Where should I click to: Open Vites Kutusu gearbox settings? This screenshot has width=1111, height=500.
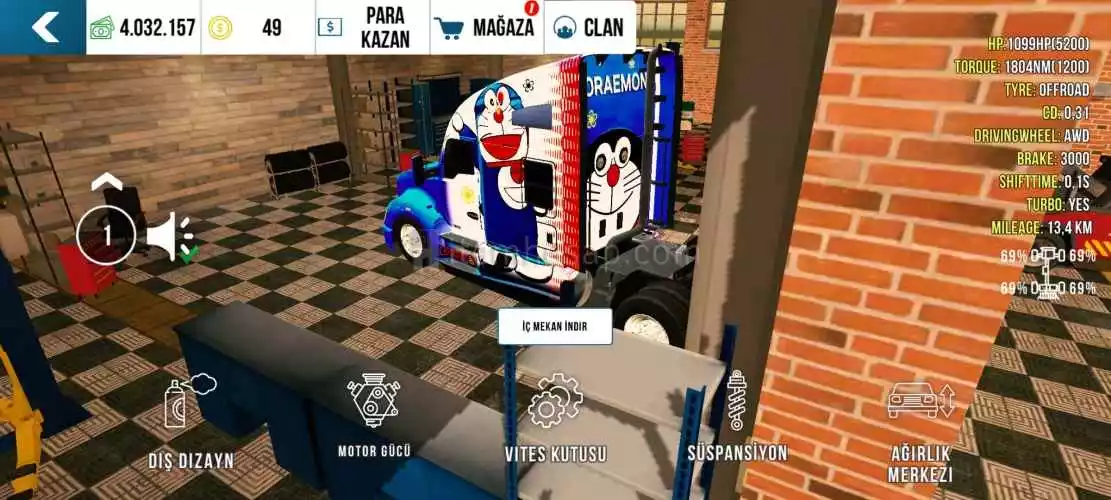[x=555, y=420]
